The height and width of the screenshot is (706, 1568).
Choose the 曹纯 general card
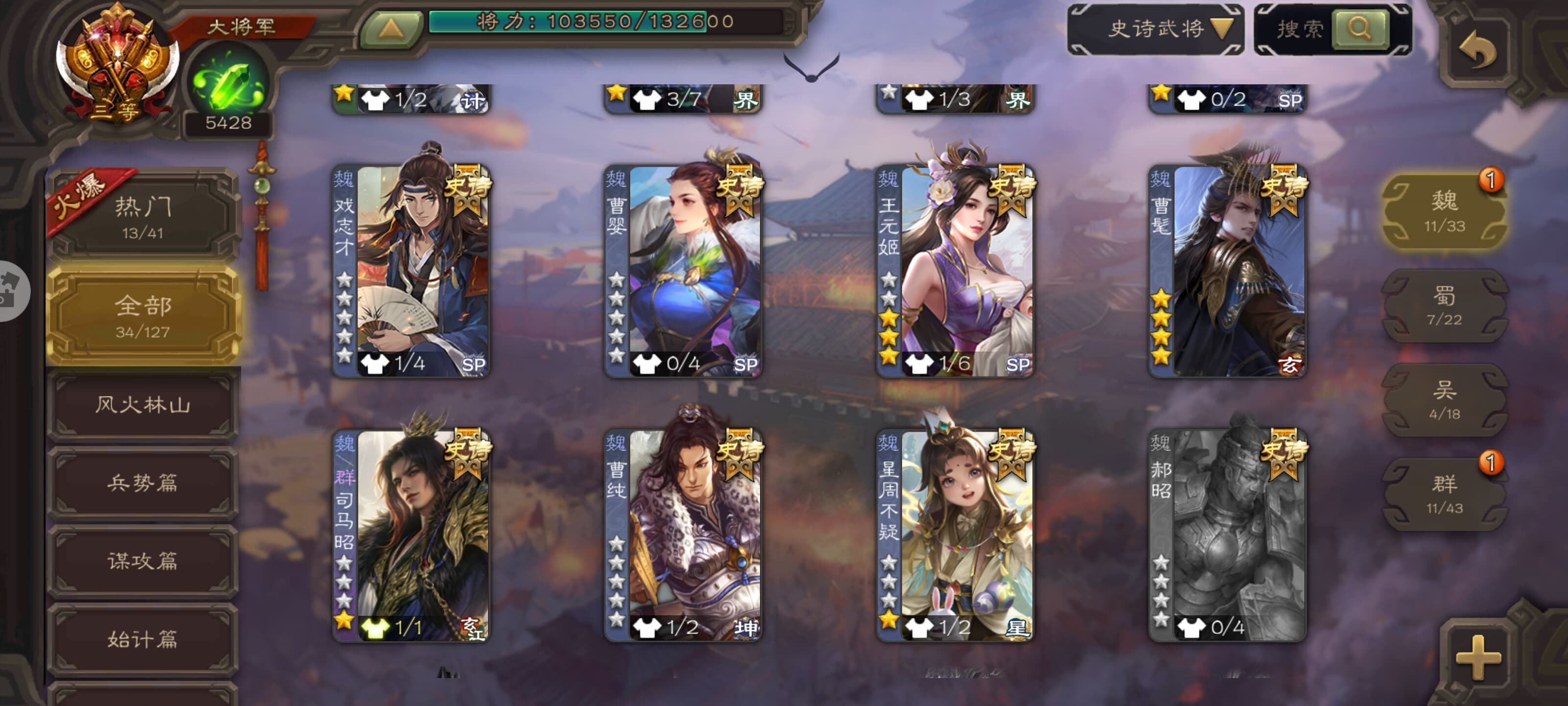click(x=683, y=535)
